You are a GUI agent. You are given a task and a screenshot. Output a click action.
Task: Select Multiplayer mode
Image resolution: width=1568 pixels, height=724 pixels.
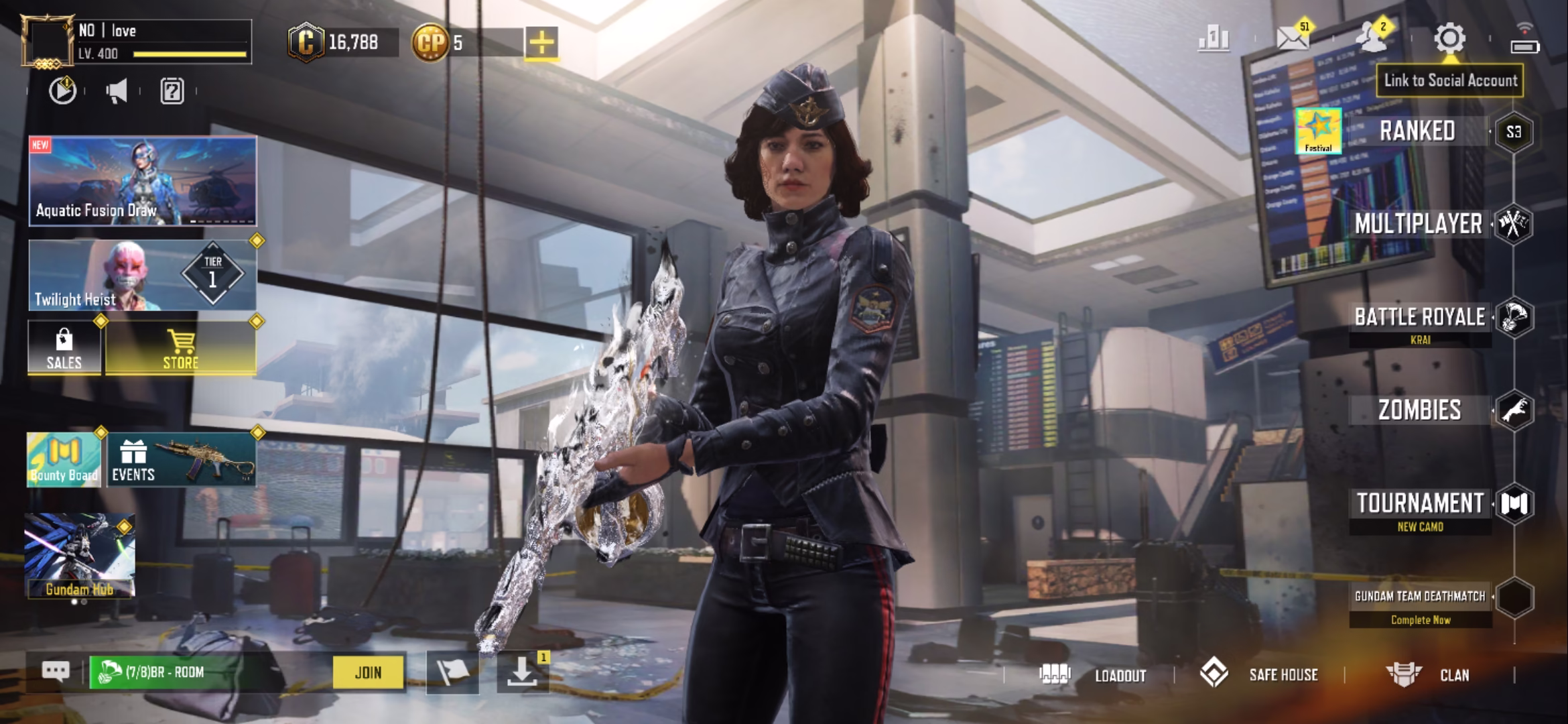coord(1418,224)
